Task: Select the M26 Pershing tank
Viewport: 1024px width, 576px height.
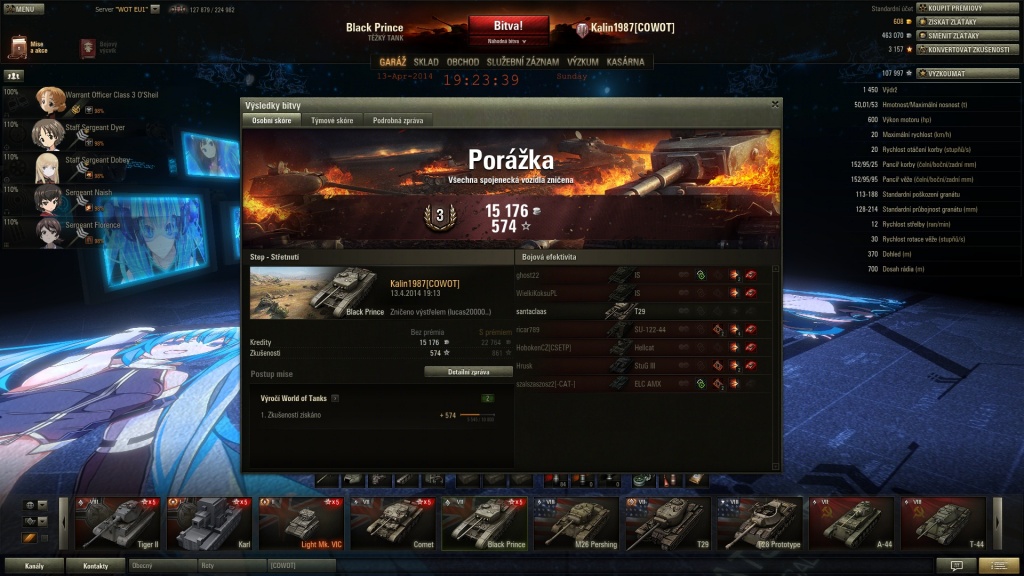Action: coord(577,524)
